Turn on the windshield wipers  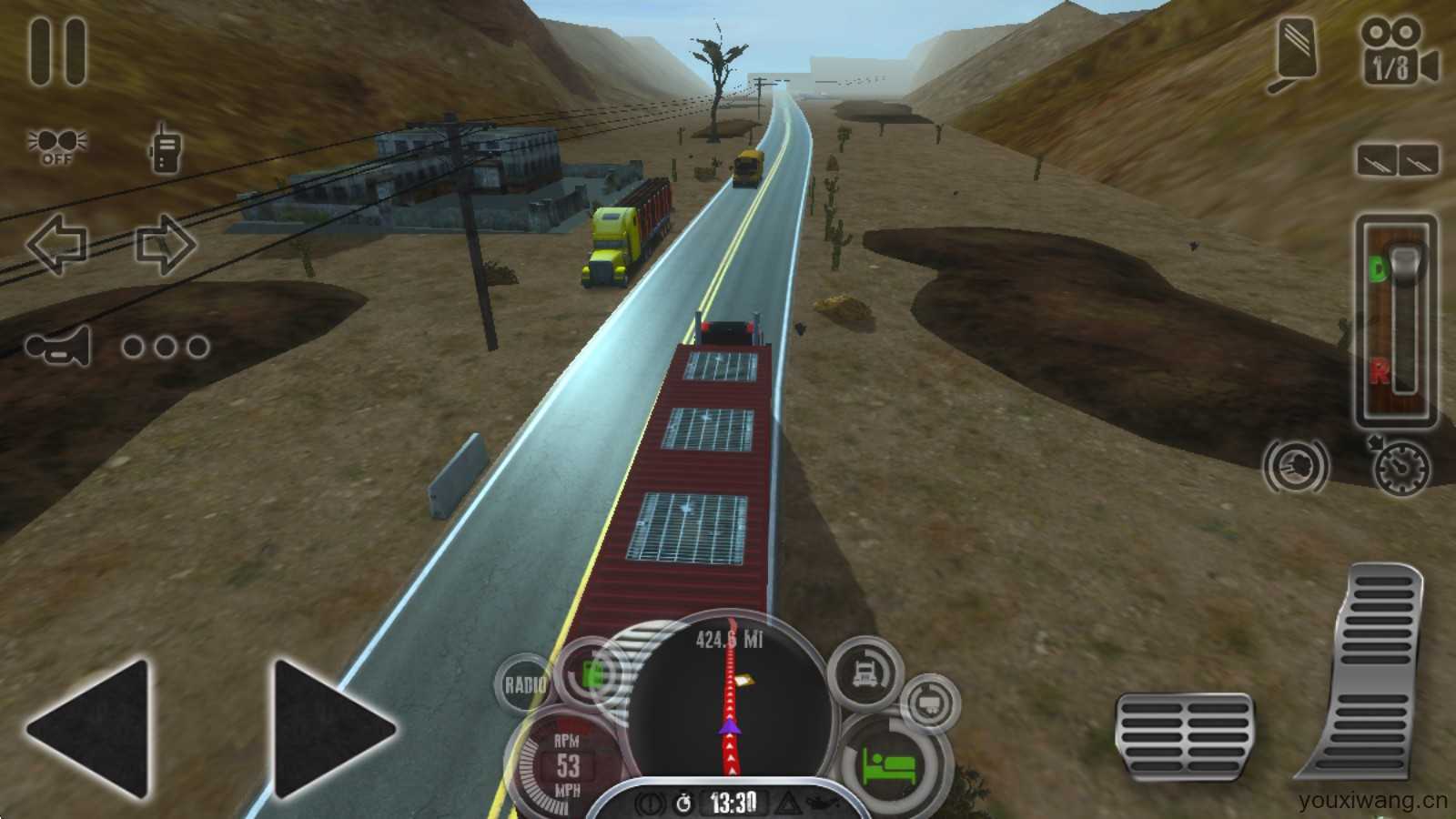point(1398,161)
